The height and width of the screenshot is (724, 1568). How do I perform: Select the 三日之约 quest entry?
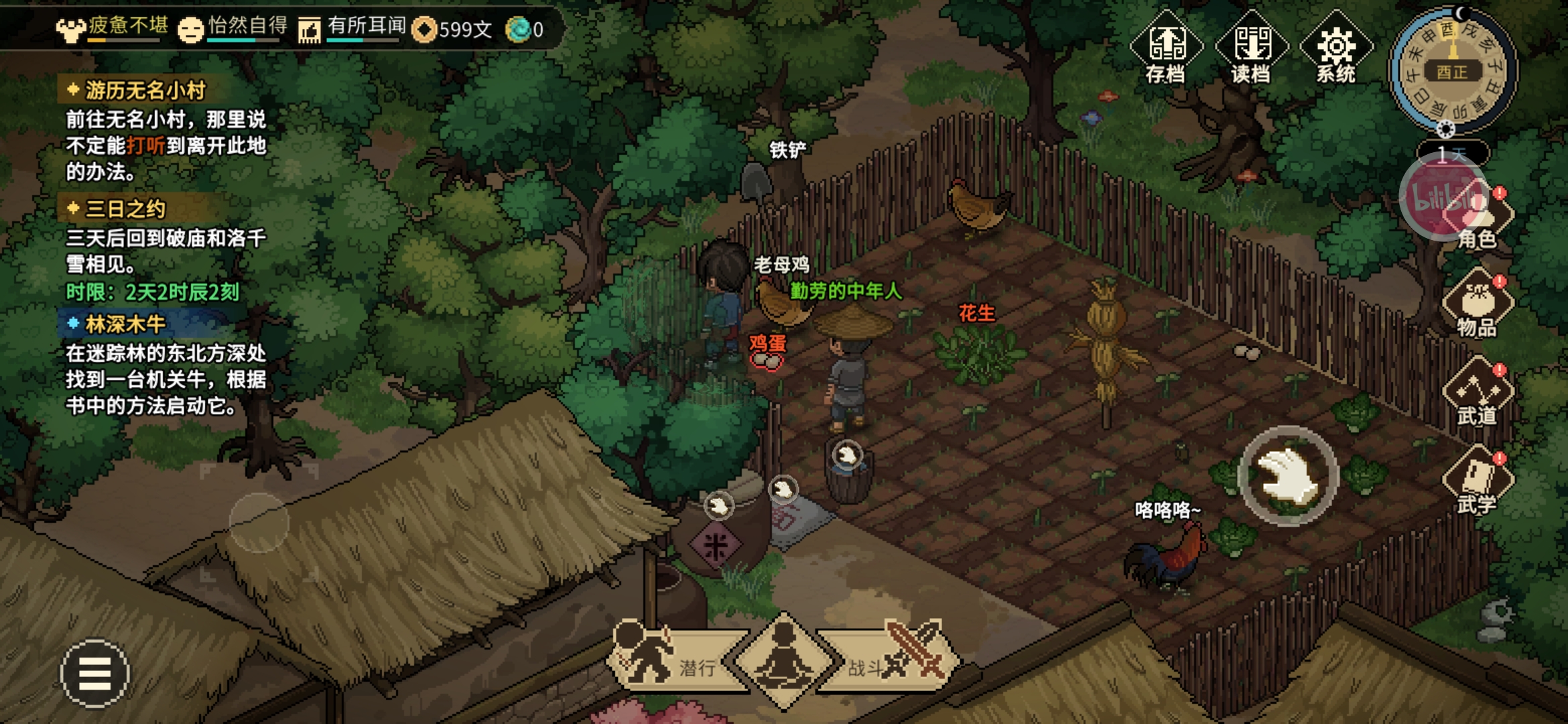click(x=125, y=209)
